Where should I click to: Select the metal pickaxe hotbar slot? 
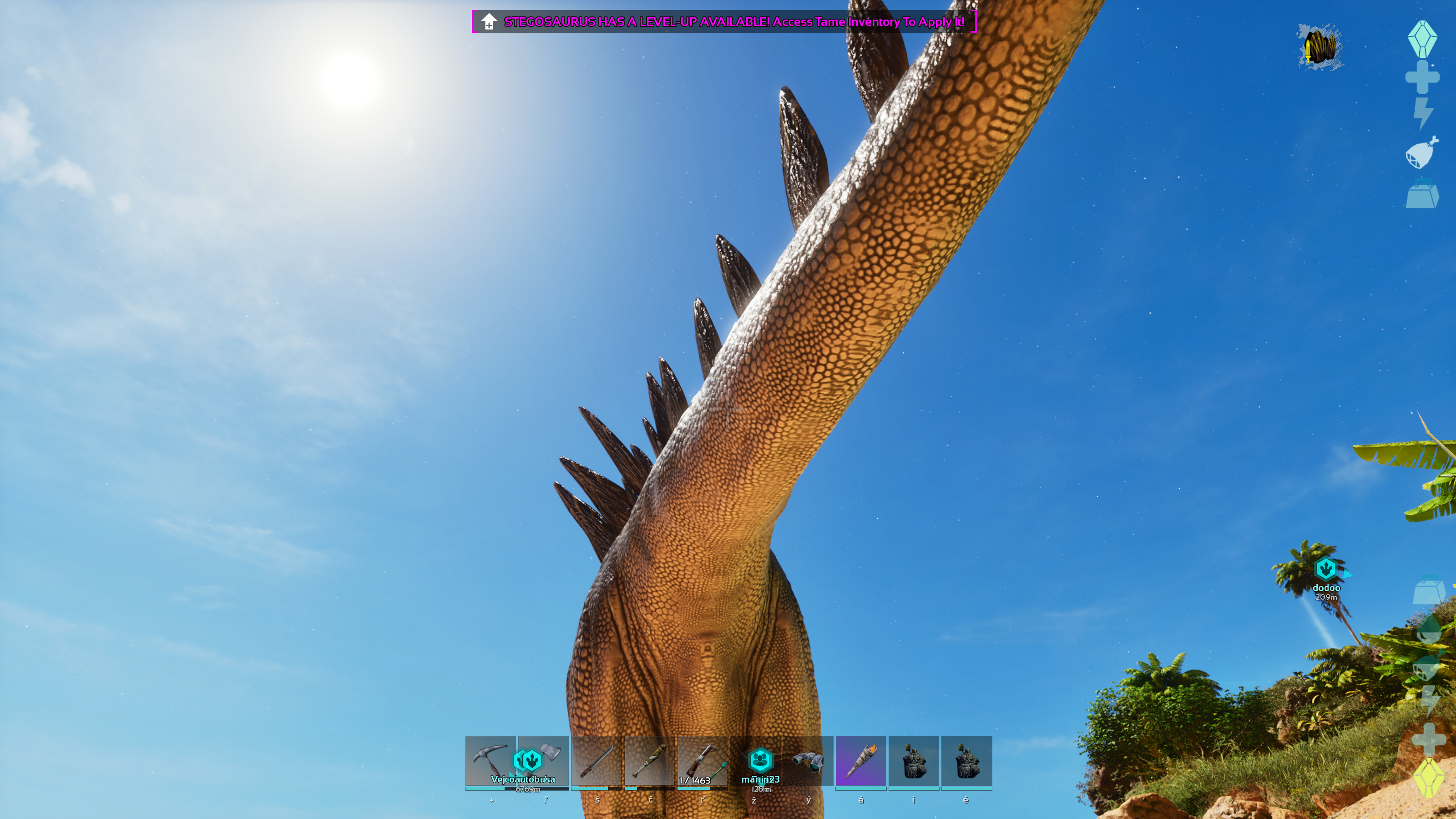(490, 760)
